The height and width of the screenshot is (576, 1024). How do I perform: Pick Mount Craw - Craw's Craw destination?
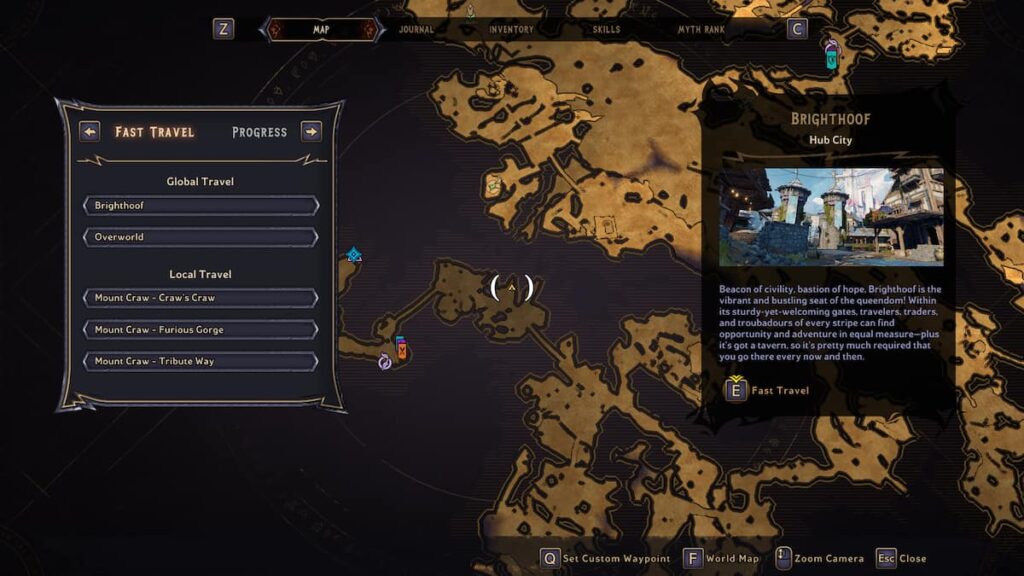click(201, 298)
